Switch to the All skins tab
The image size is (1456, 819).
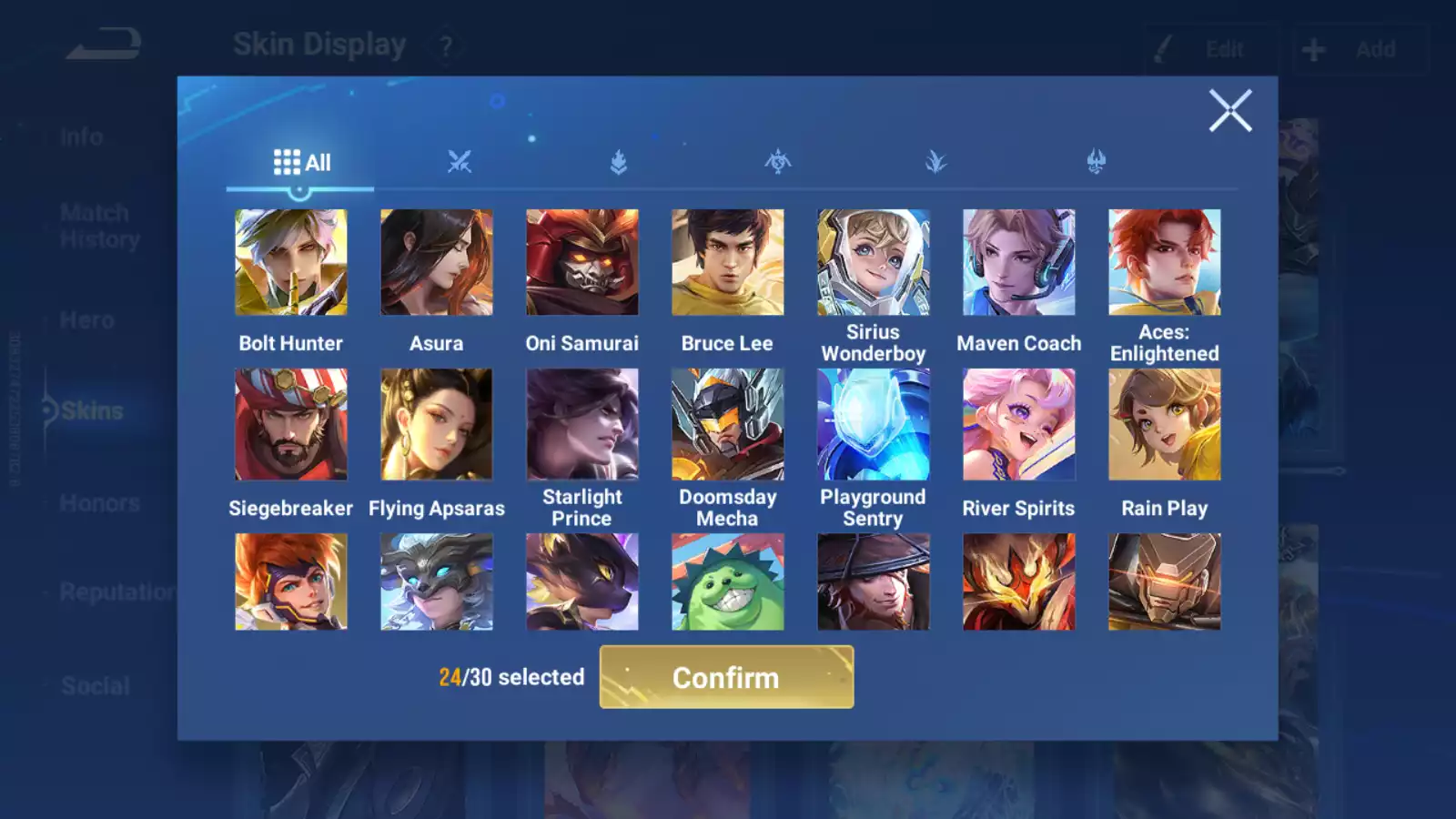point(301,163)
